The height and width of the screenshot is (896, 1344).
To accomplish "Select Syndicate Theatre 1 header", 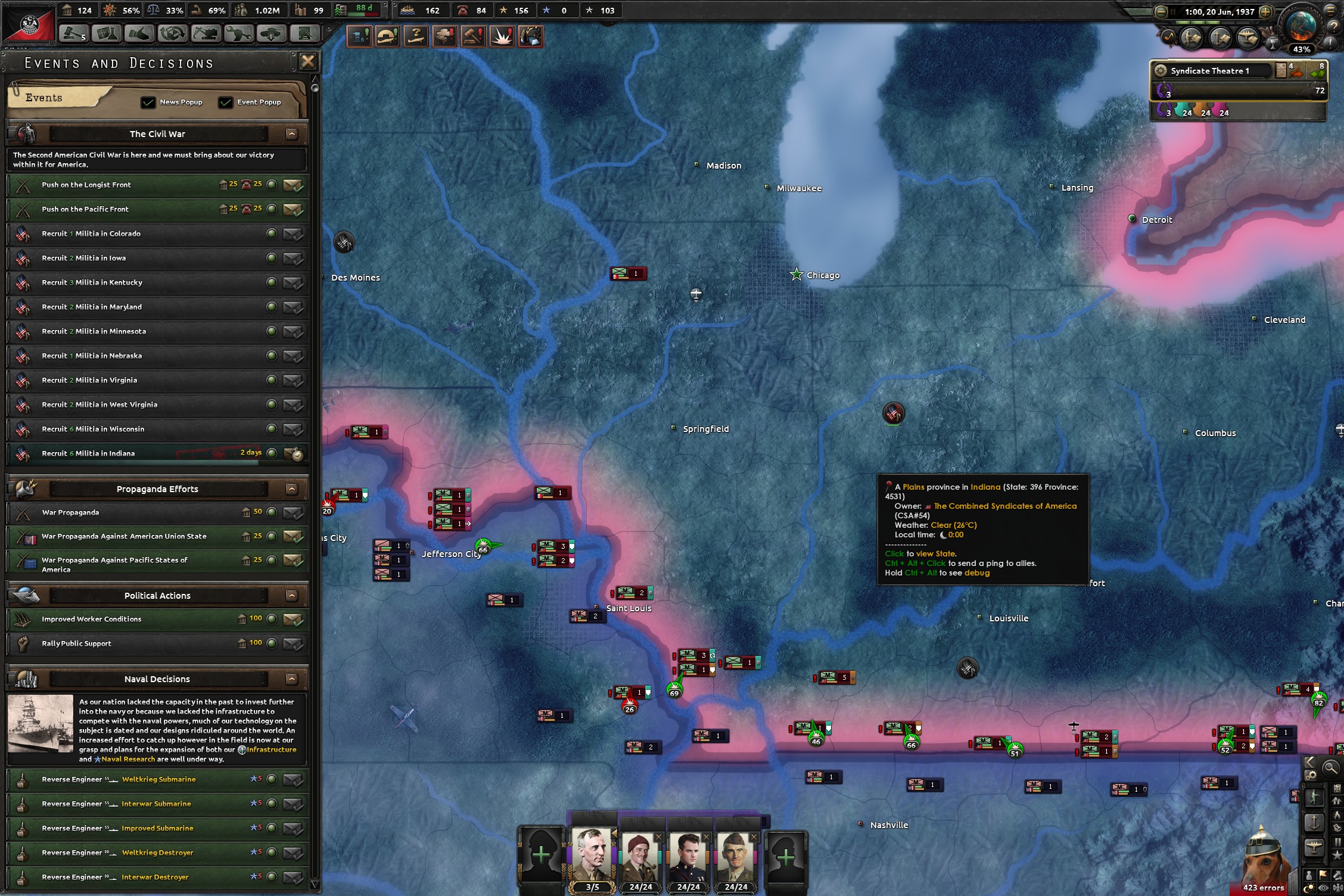I will tap(1209, 70).
